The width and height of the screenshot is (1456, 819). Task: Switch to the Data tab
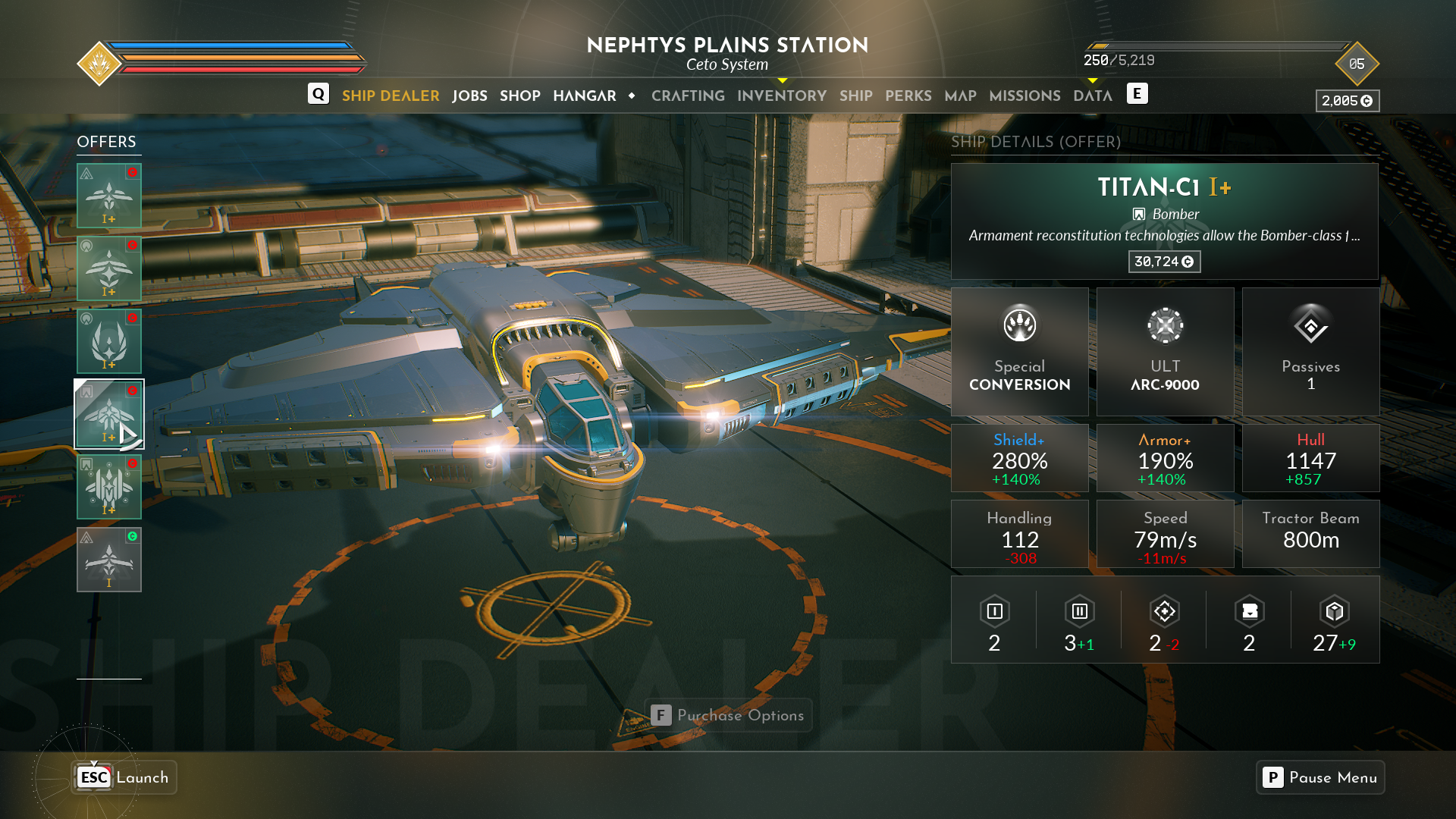tap(1093, 96)
